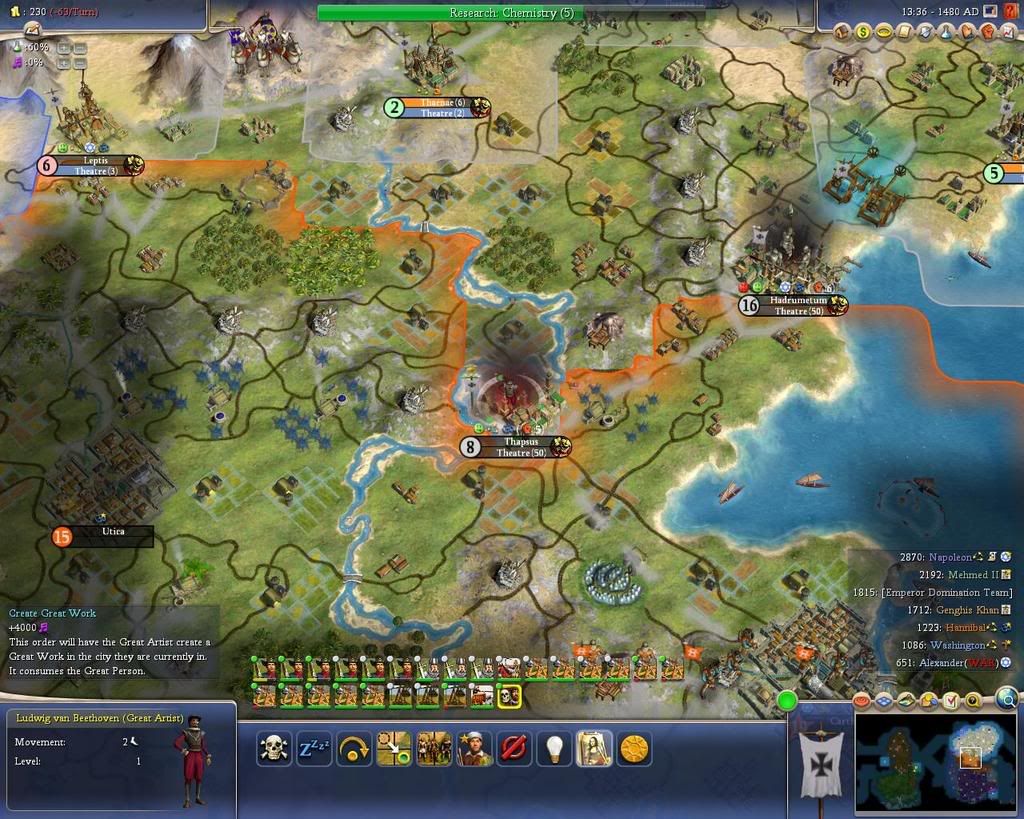The height and width of the screenshot is (819, 1024).
Task: Open the Chemistry research bar
Action: pos(511,13)
